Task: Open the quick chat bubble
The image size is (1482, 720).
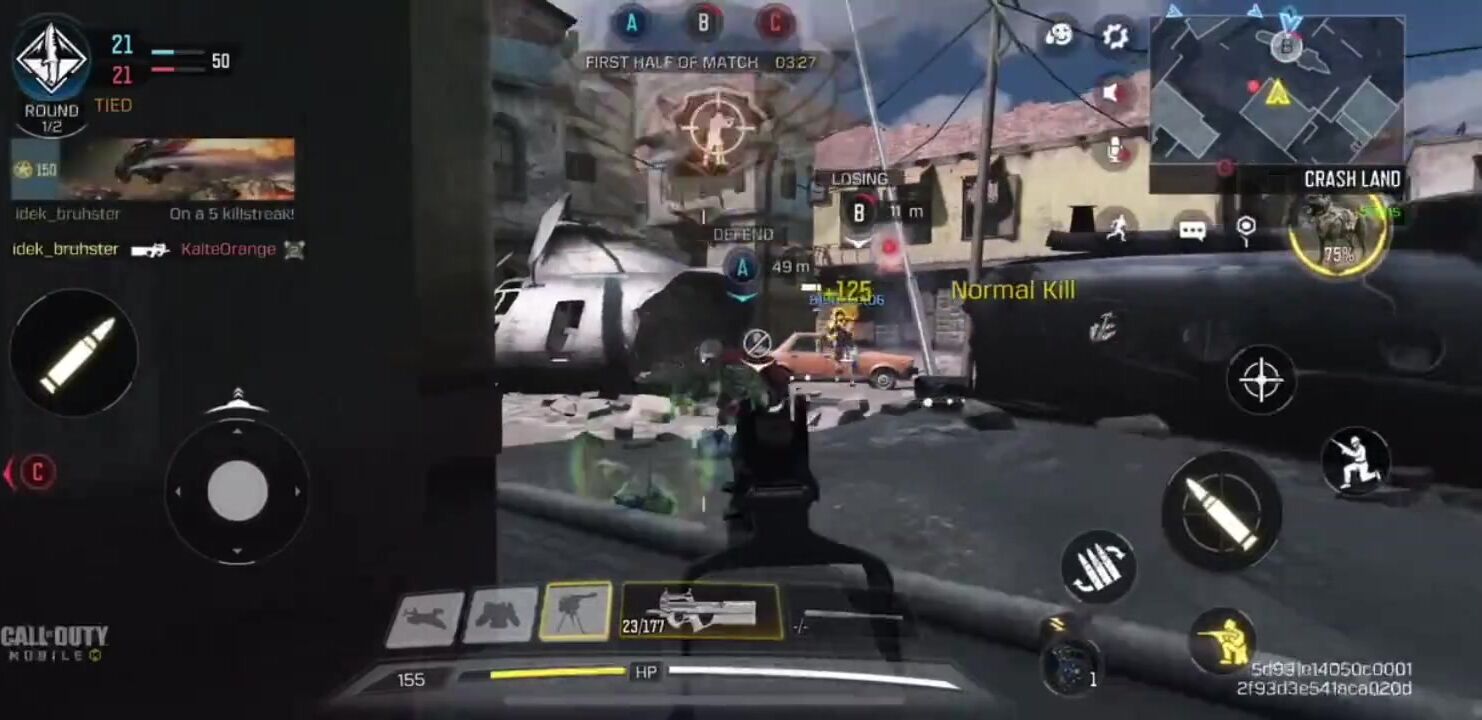Action: (1191, 230)
